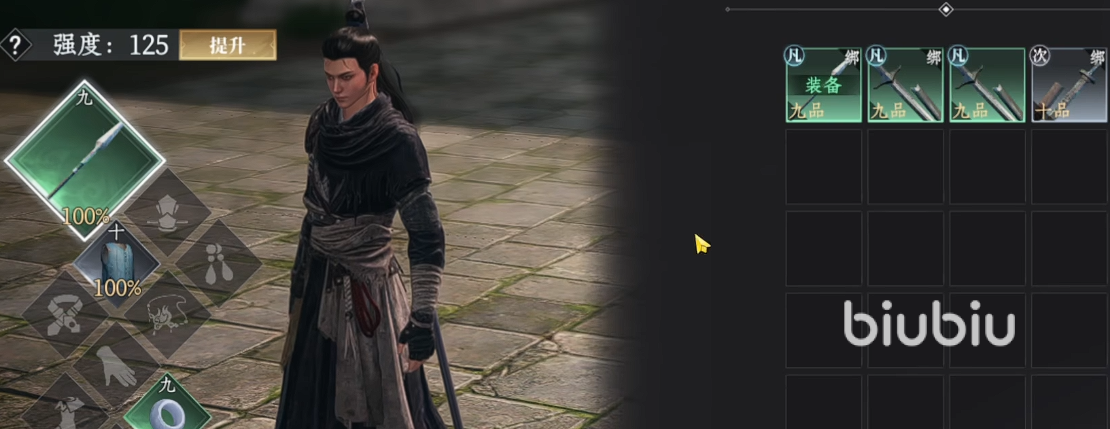
Task: Open the empty earring equipment slot
Action: pos(218,262)
